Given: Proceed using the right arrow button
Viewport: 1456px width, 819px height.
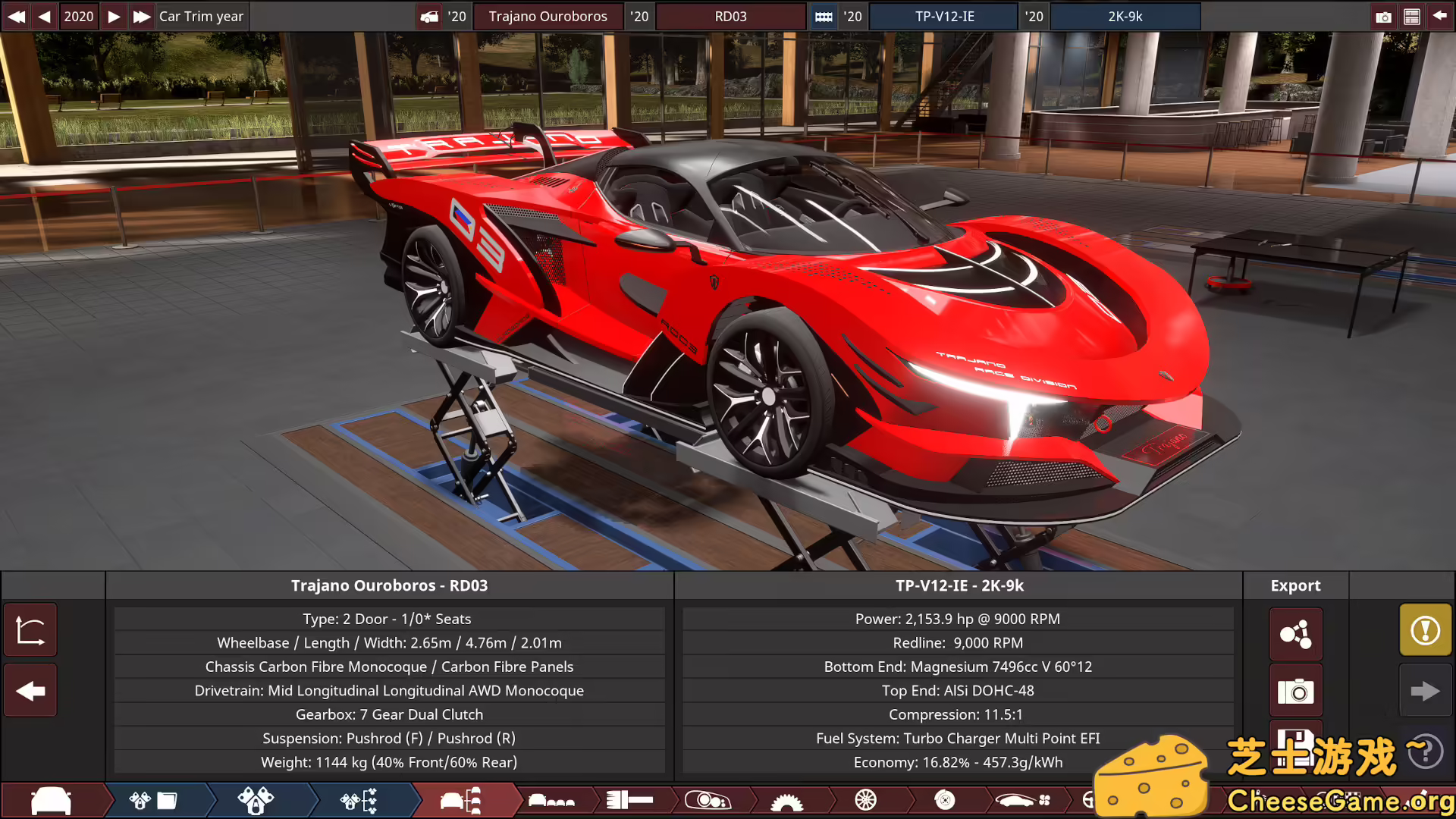Looking at the screenshot, I should pyautogui.click(x=1425, y=690).
